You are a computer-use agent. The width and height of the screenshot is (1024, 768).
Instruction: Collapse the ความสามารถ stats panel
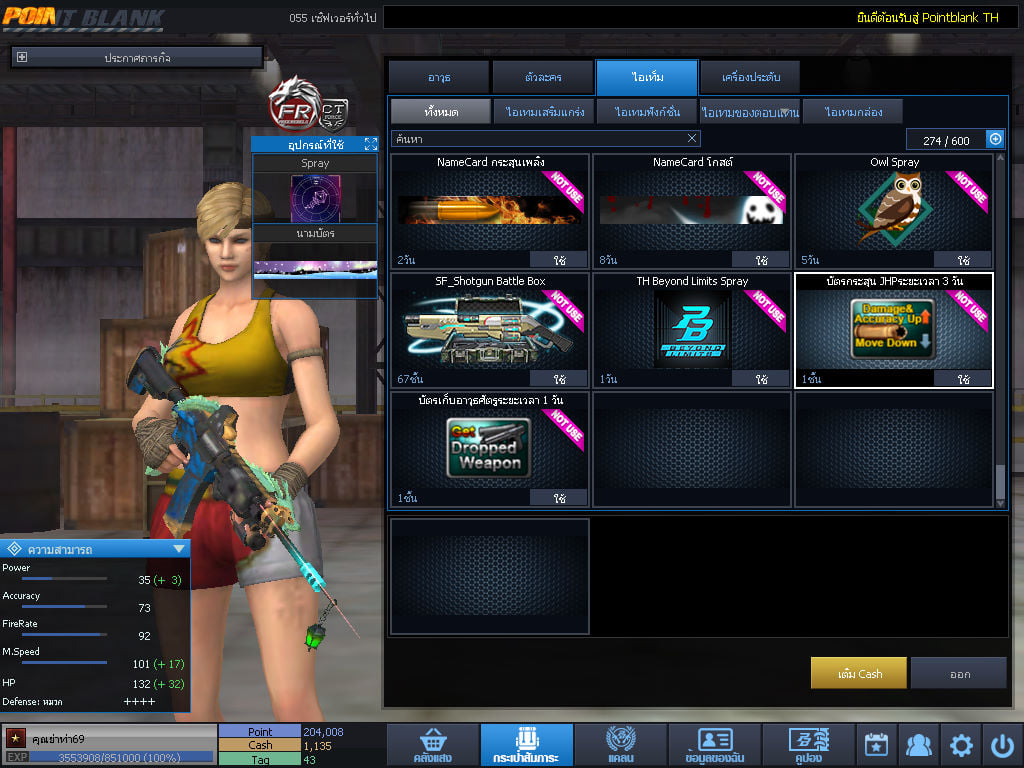[179, 548]
